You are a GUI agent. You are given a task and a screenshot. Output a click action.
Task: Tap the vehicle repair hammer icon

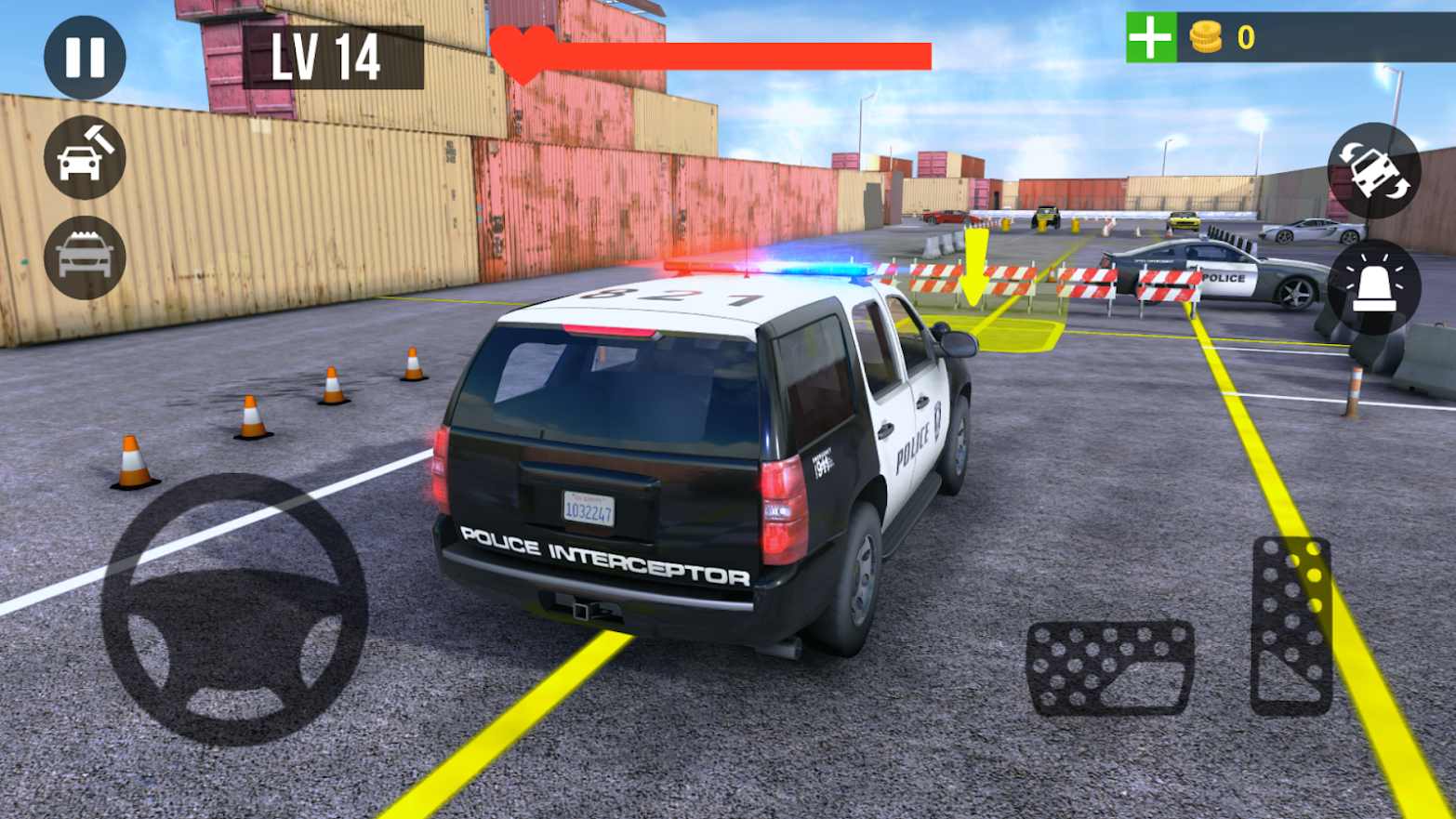83,156
